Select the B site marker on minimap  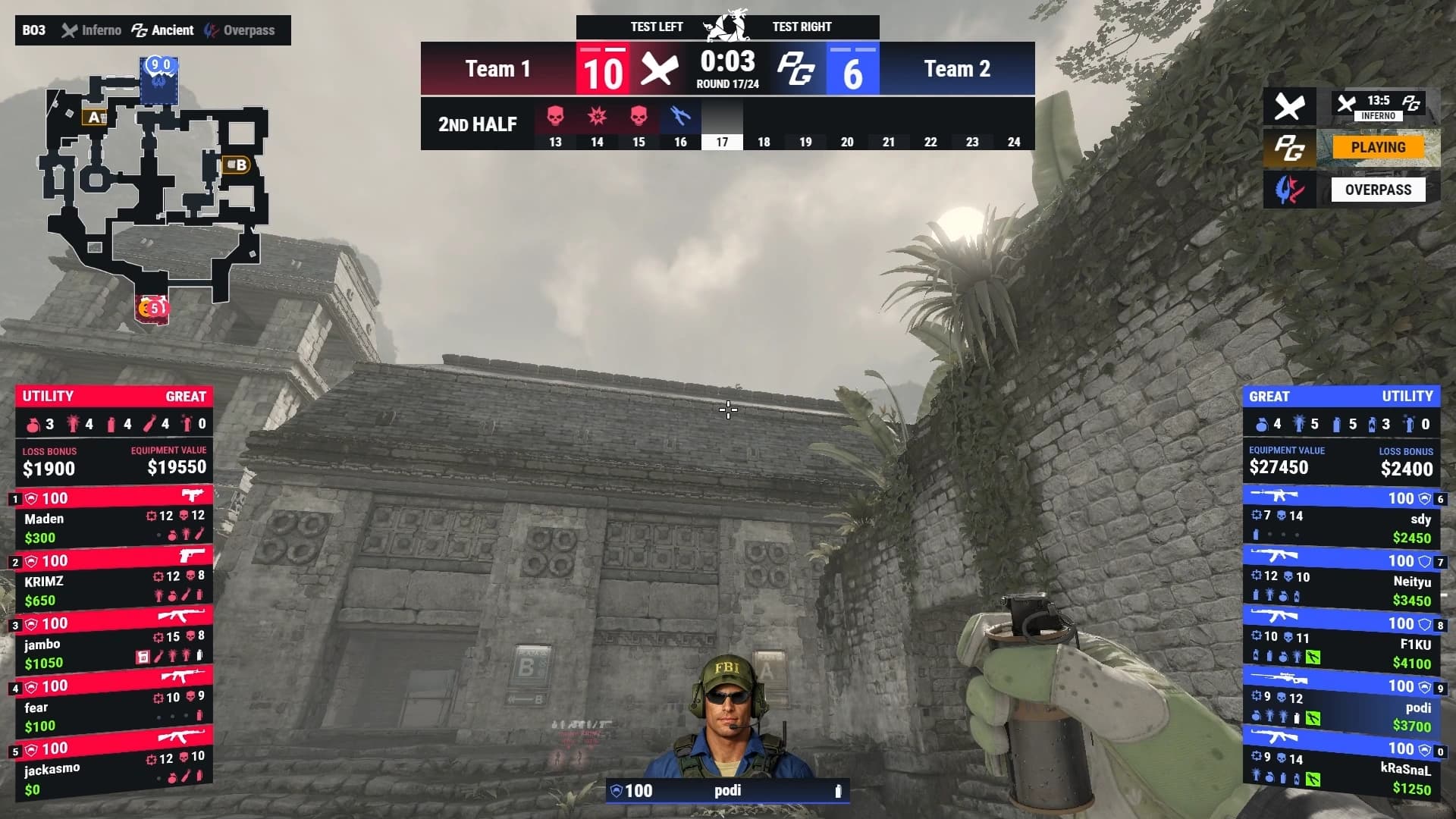pyautogui.click(x=237, y=165)
